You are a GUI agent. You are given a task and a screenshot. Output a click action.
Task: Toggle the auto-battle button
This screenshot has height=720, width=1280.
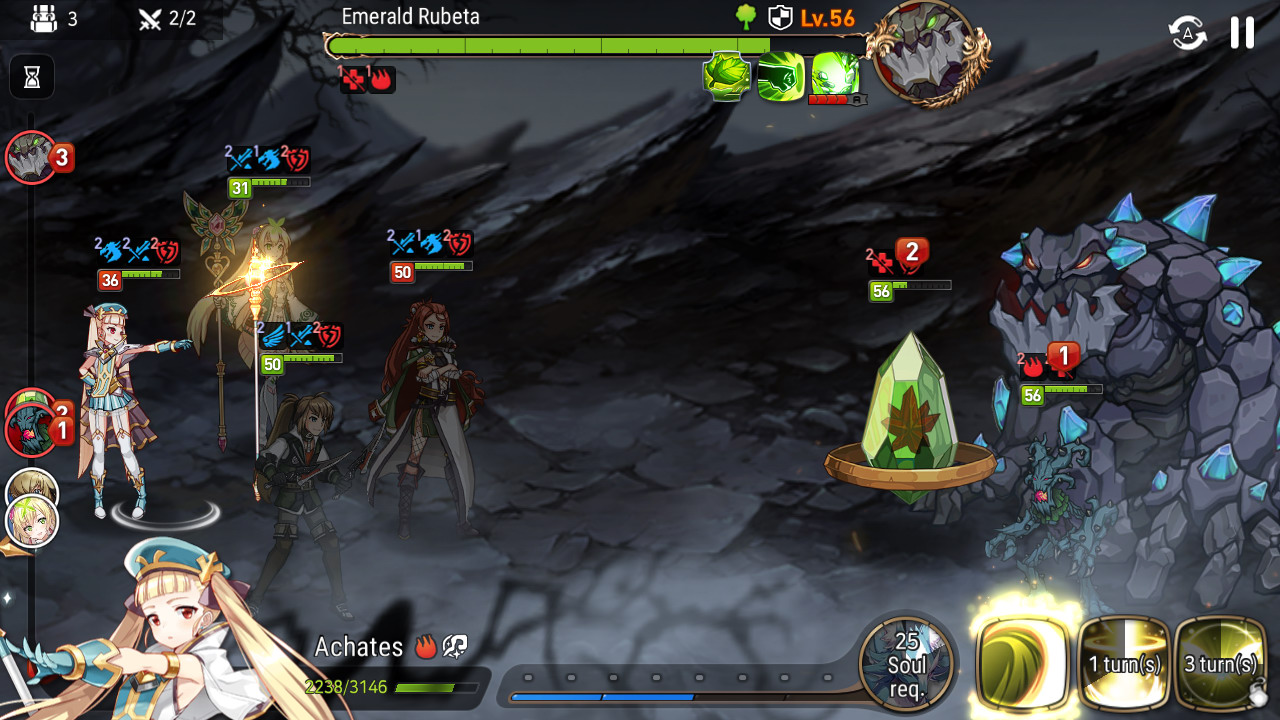pyautogui.click(x=1187, y=33)
